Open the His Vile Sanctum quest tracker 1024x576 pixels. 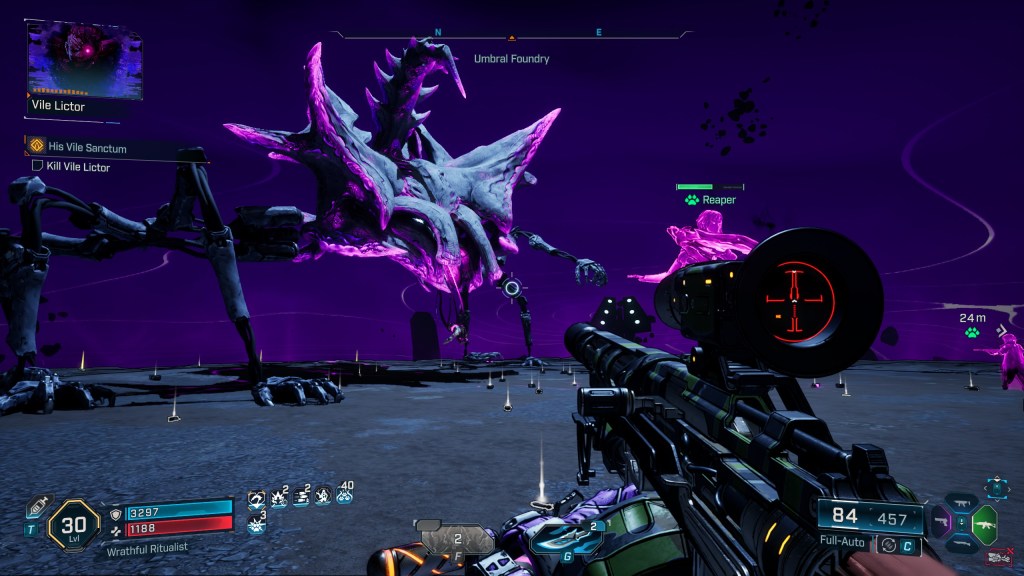click(87, 147)
